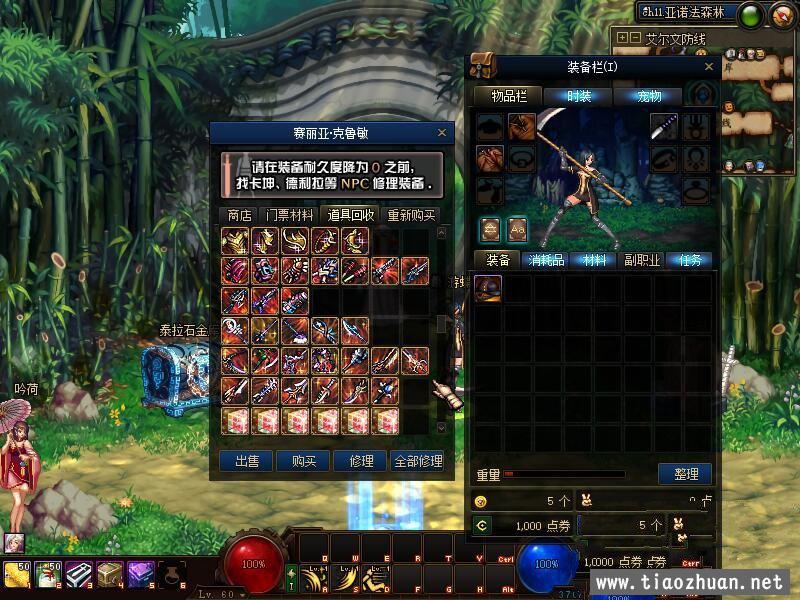Switch to the 重新购买 tab

point(411,215)
